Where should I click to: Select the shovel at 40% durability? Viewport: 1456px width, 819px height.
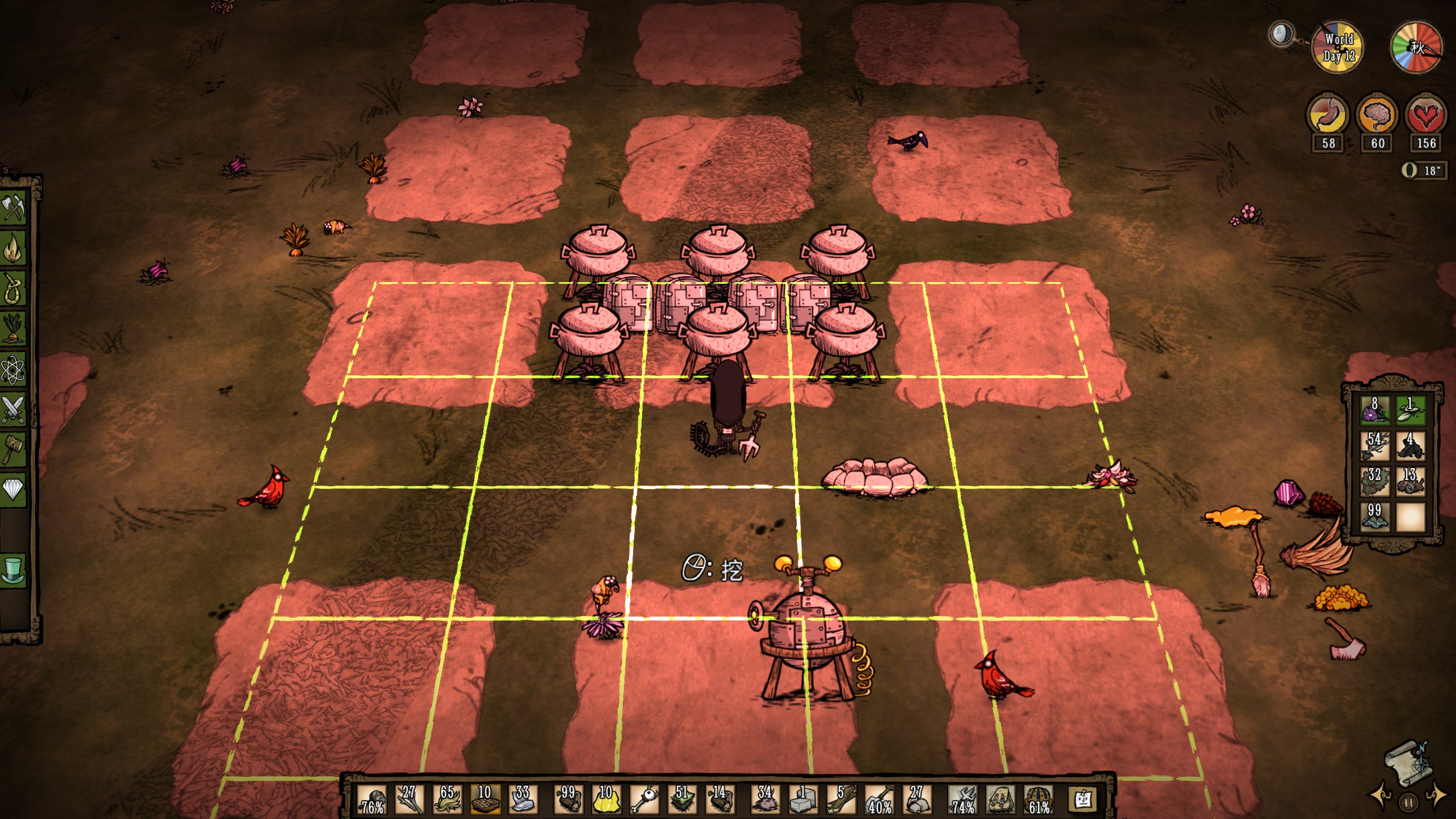[x=879, y=800]
